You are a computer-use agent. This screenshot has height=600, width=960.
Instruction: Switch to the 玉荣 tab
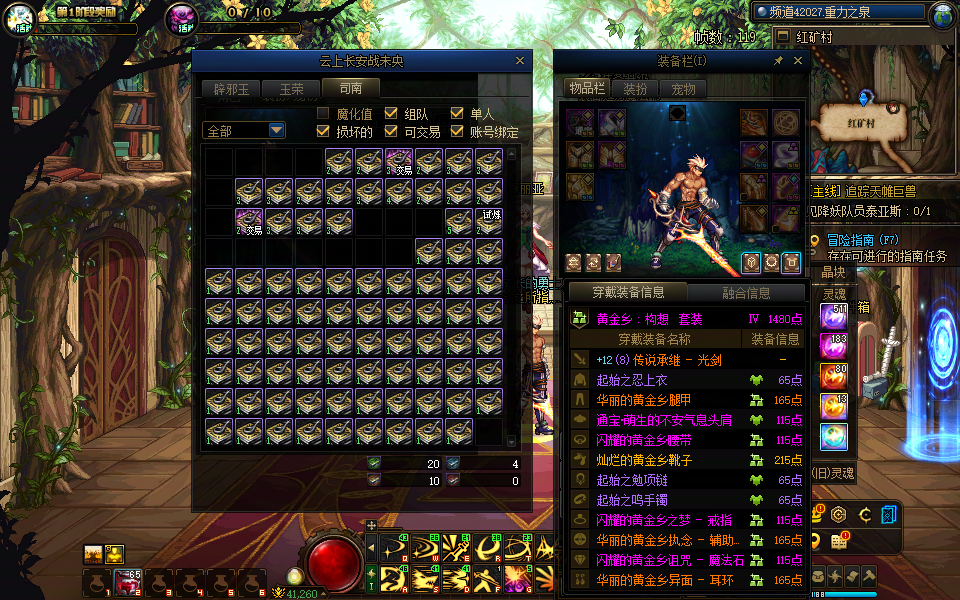click(291, 89)
